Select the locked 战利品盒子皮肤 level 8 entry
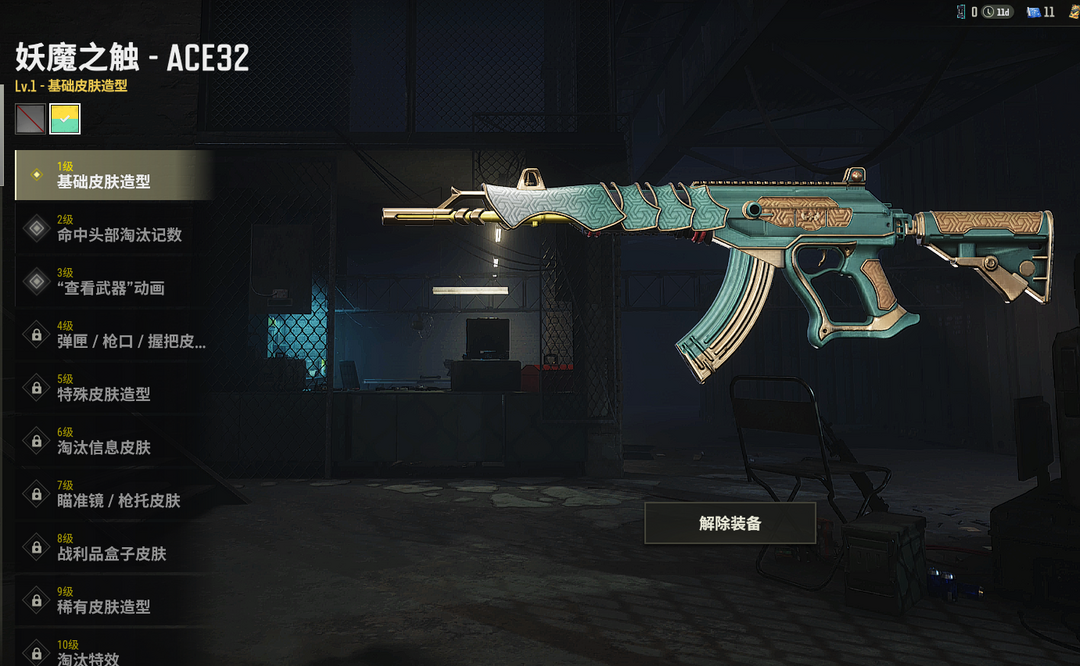 pos(112,546)
